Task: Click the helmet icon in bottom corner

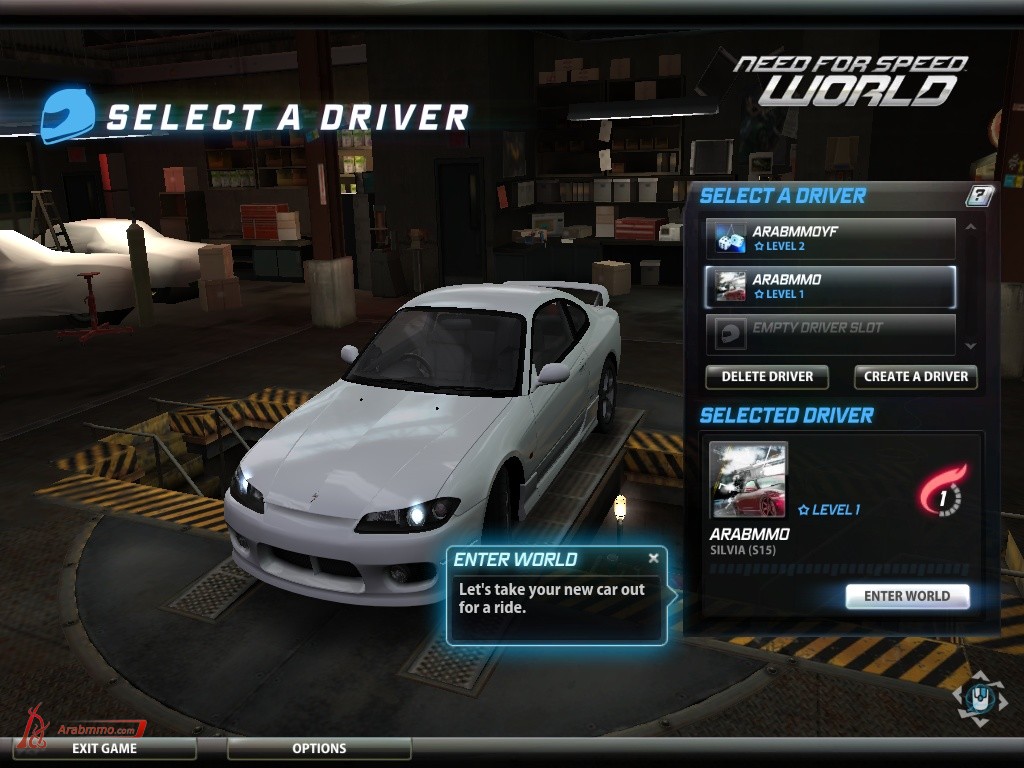Action: pos(981,698)
